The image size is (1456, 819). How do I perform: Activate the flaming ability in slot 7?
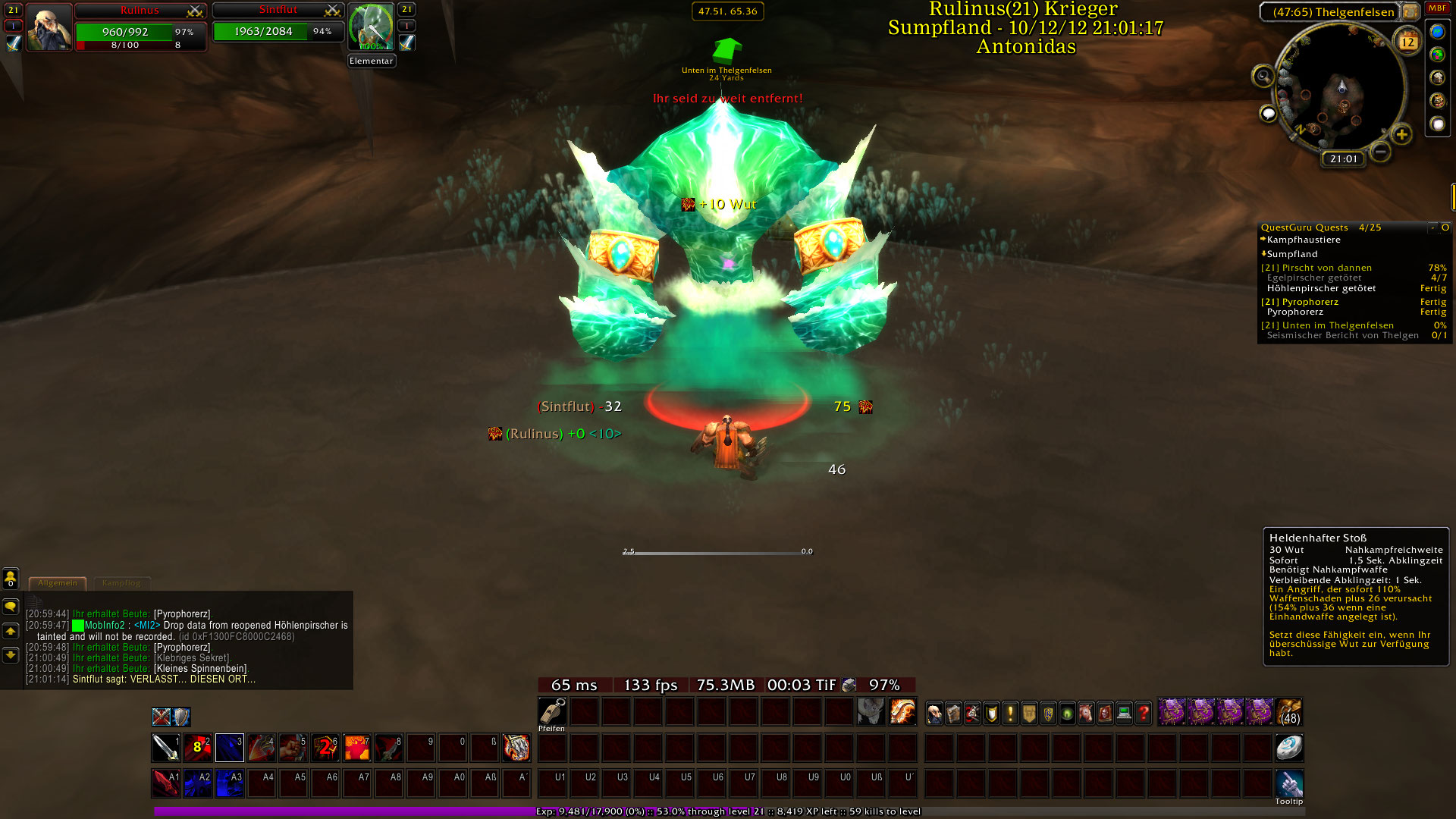point(356,748)
